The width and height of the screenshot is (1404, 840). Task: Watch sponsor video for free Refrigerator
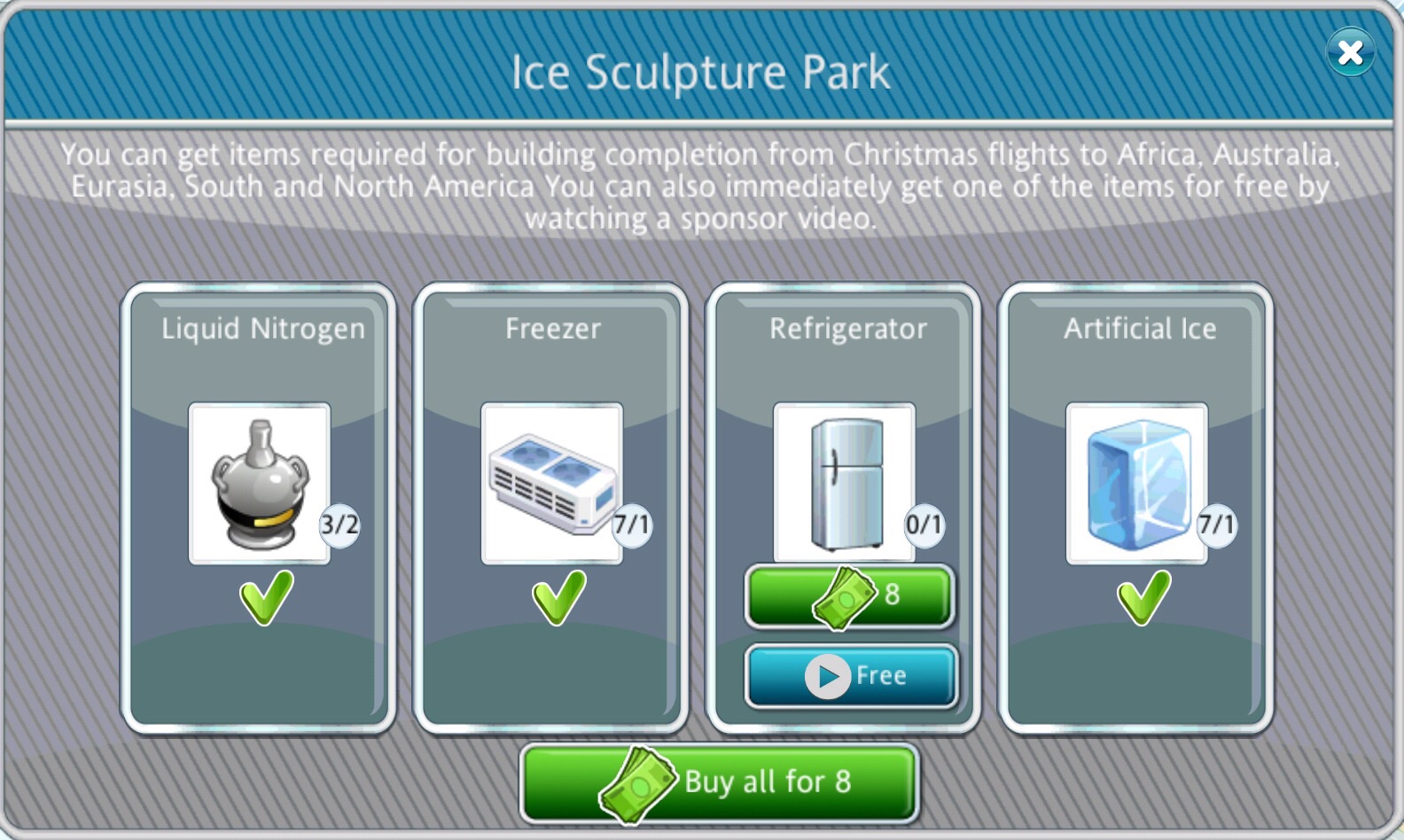coord(851,676)
